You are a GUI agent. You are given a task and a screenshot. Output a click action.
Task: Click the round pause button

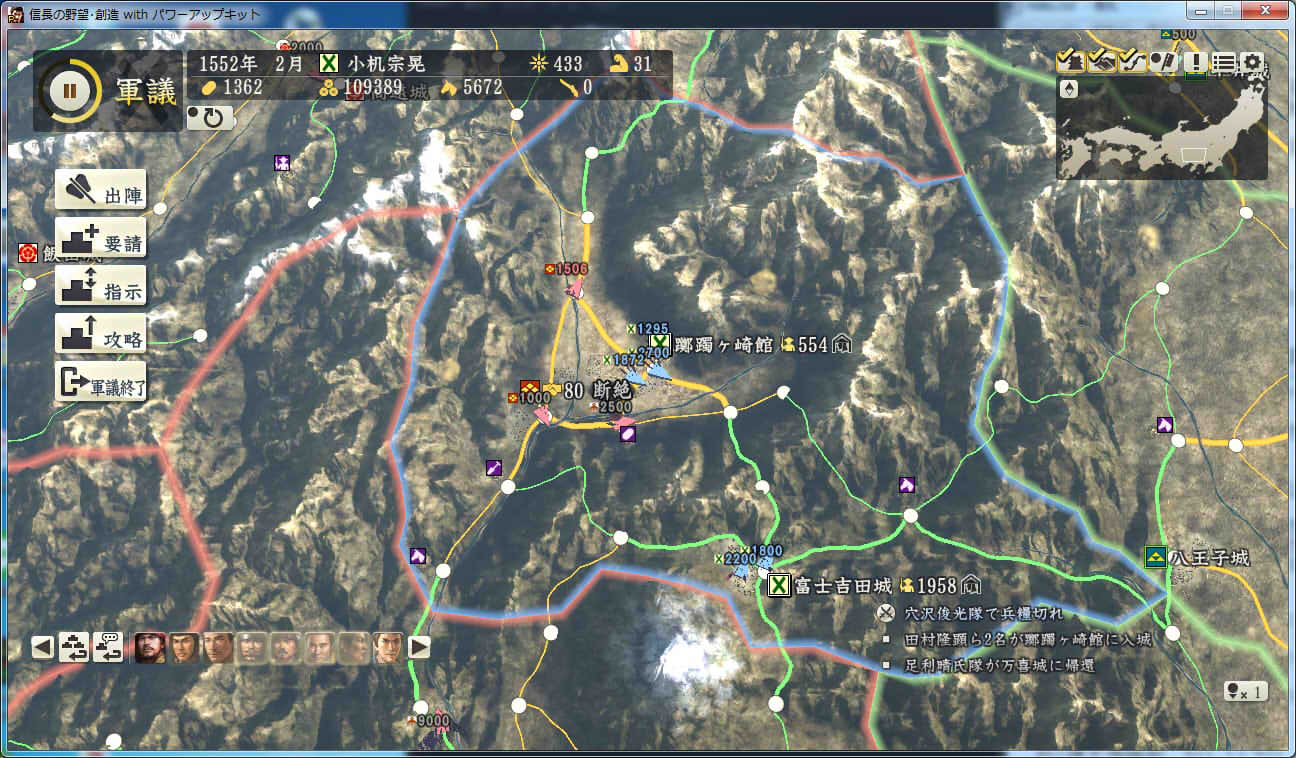(69, 91)
